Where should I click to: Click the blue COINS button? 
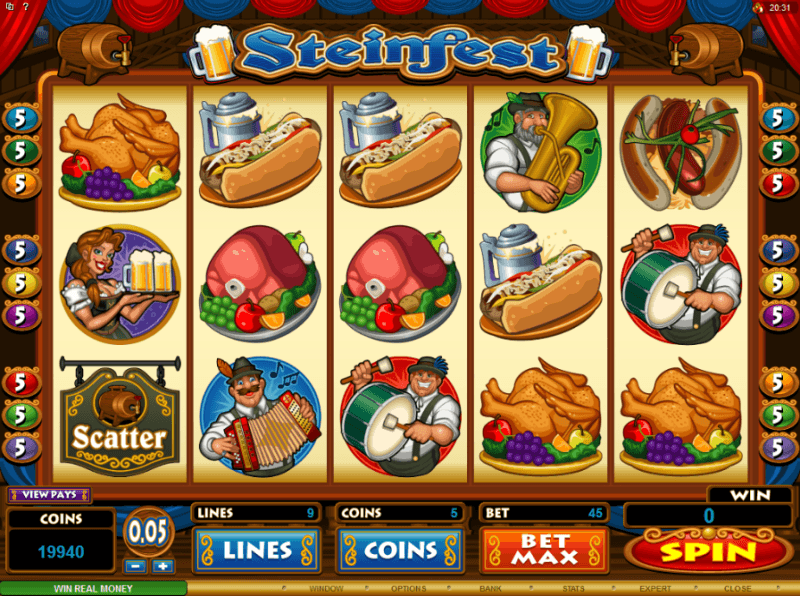(398, 550)
